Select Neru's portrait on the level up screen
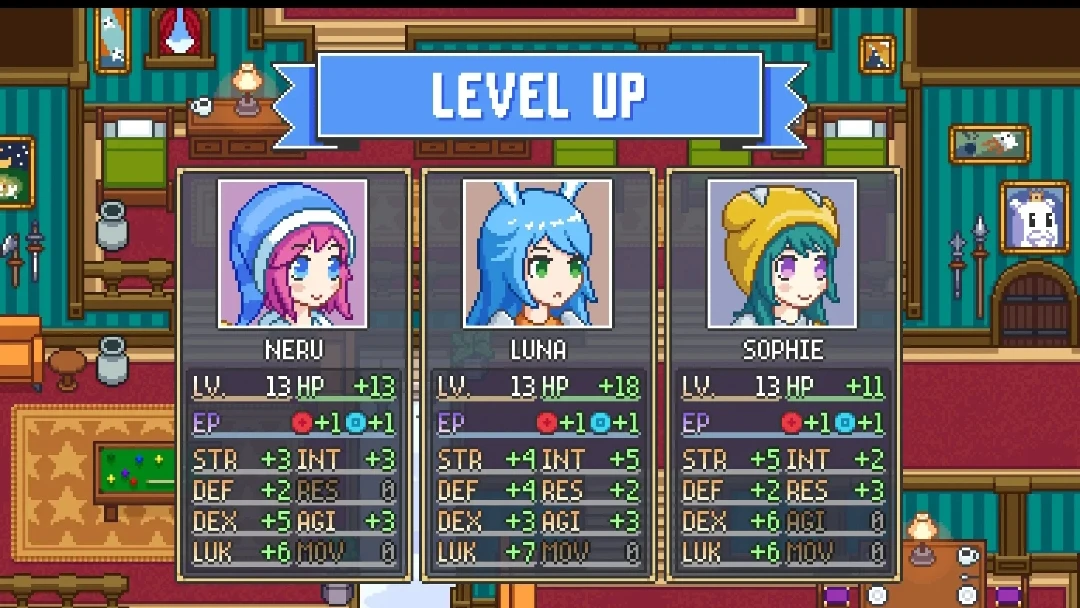 293,254
